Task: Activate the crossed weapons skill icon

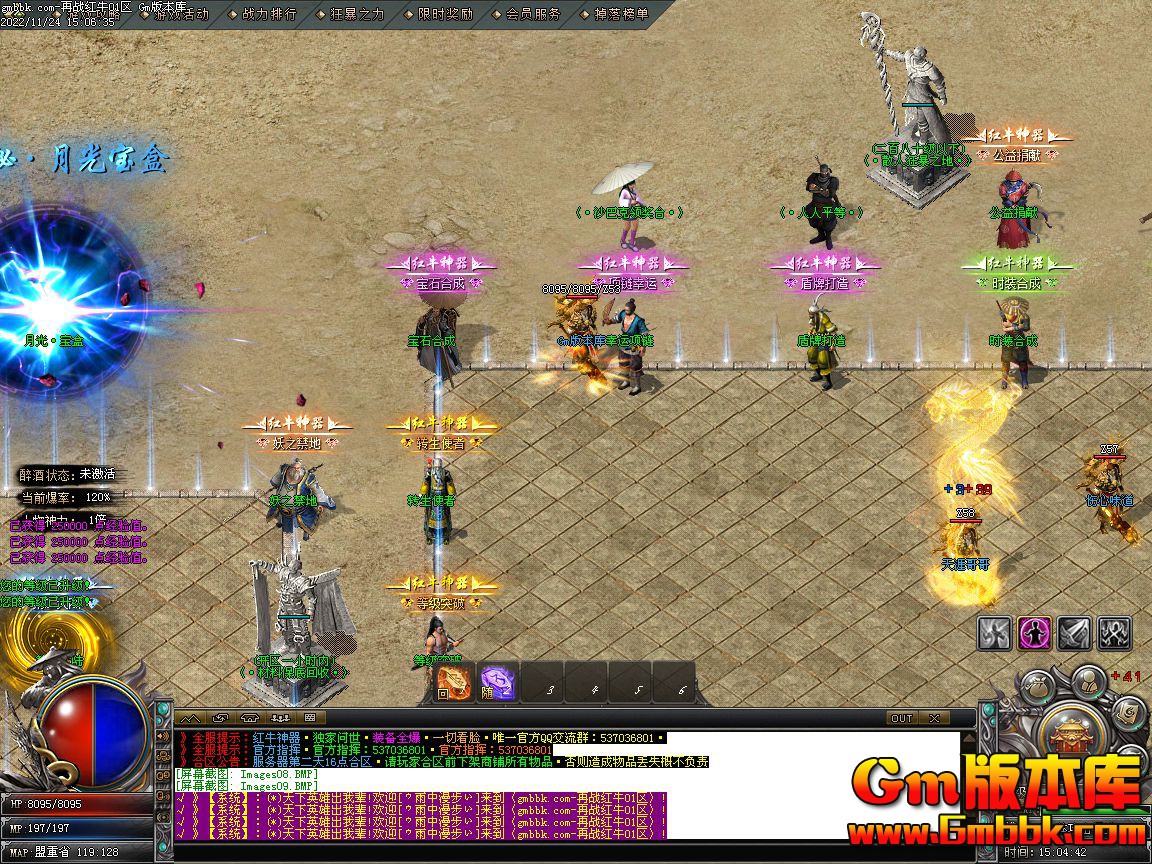Action: coord(1114,632)
